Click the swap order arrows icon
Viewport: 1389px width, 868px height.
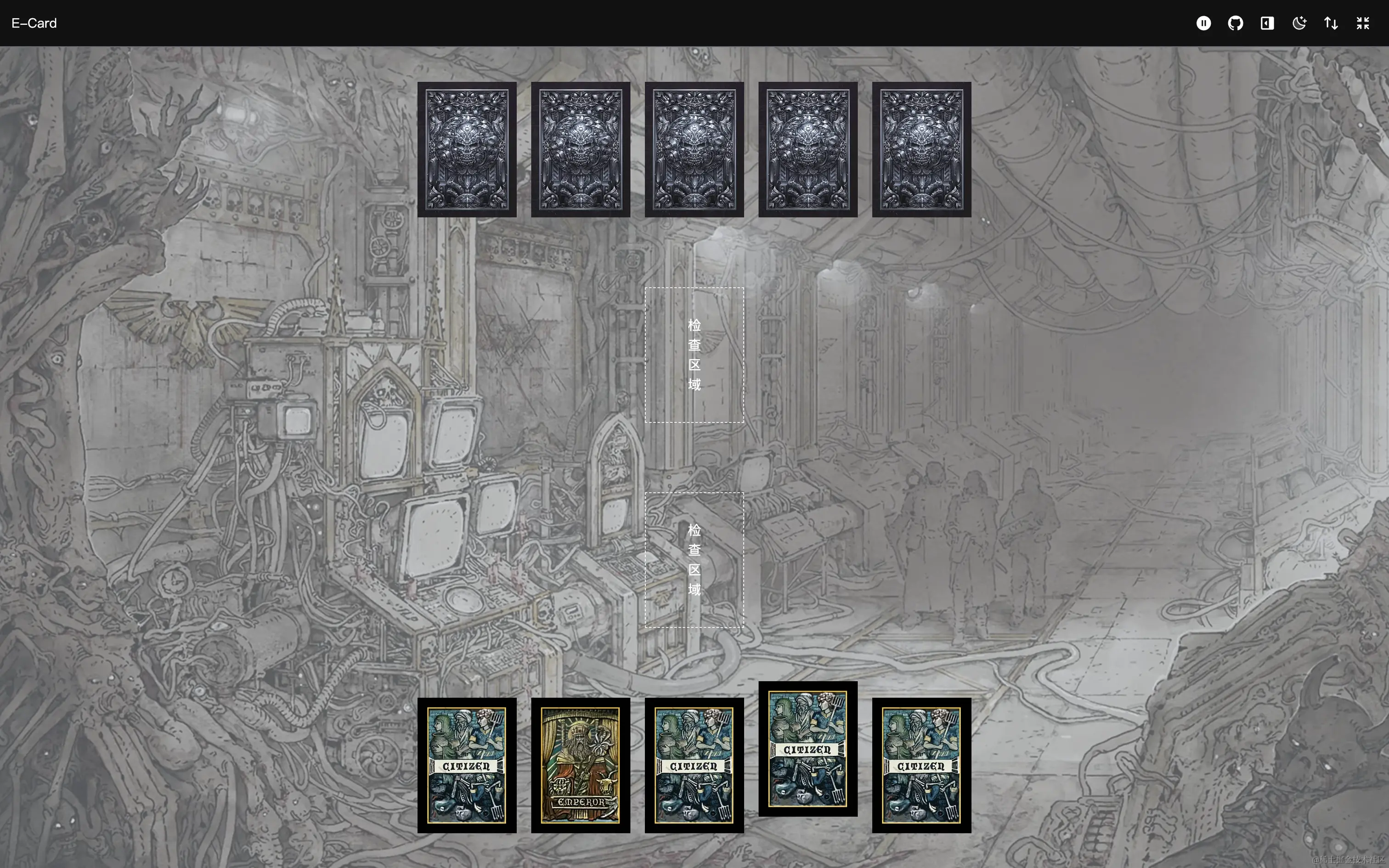click(x=1331, y=23)
